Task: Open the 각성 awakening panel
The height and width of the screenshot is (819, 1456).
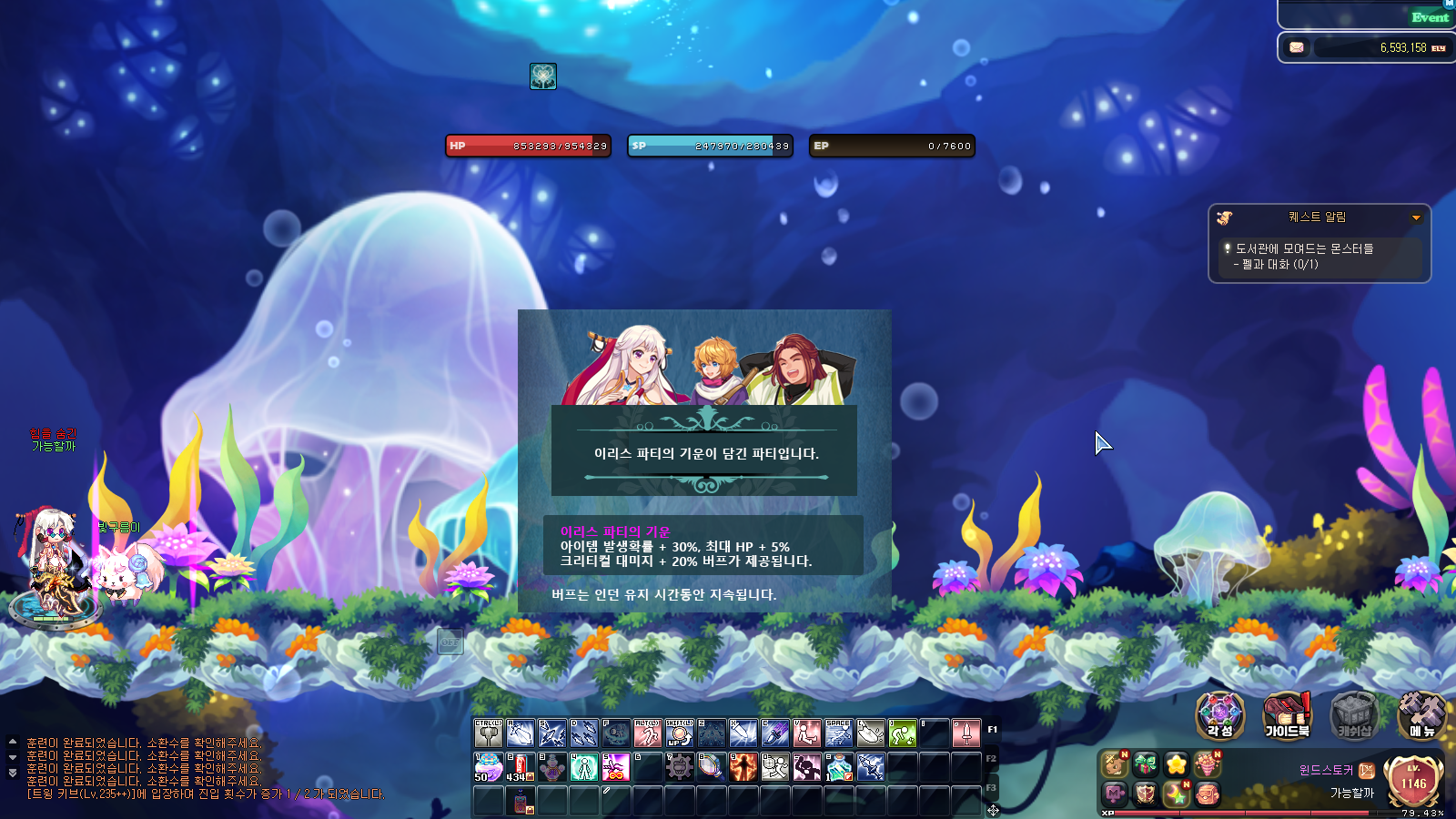Action: pos(1219,715)
